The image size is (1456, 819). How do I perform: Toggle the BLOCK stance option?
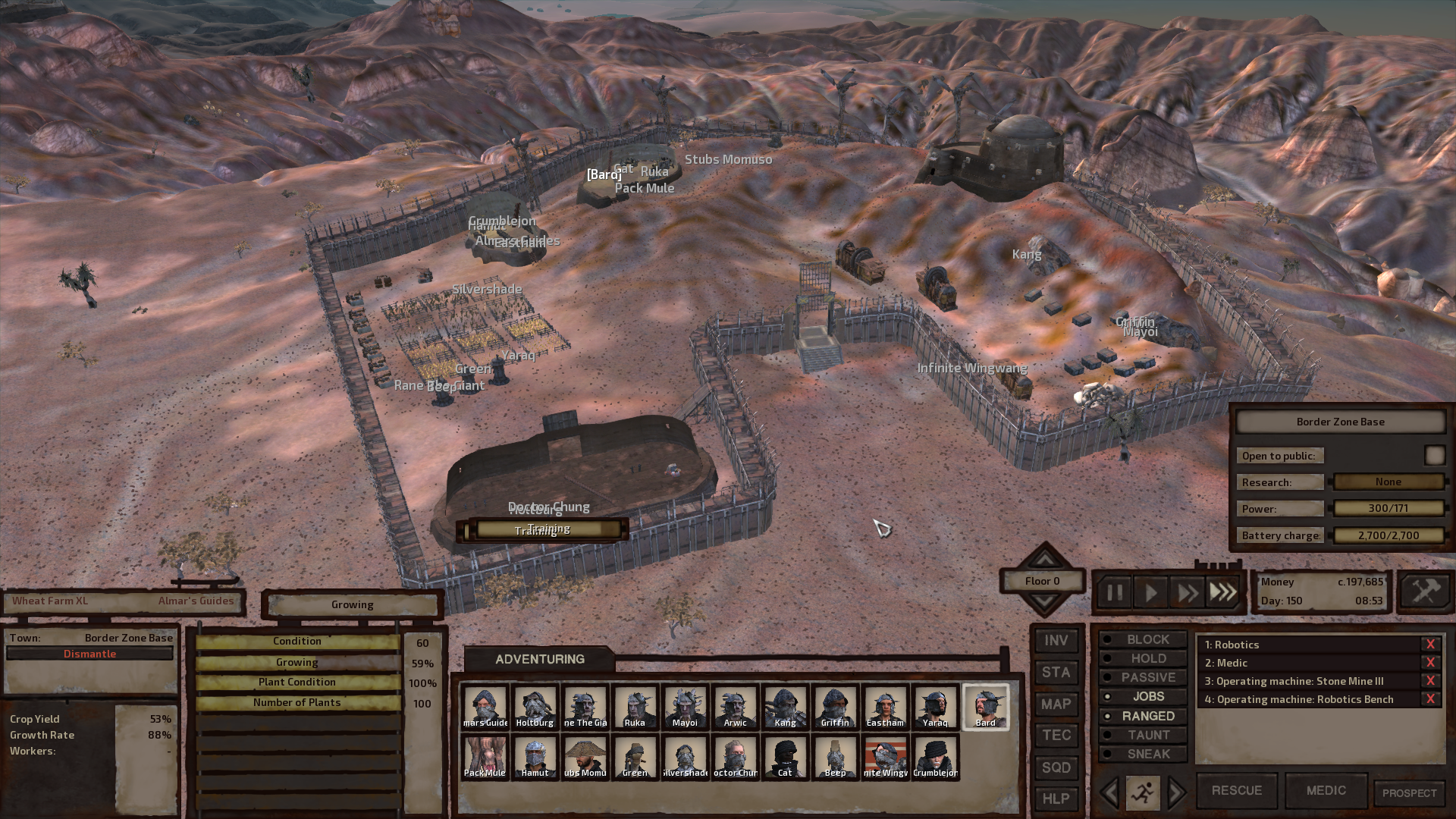[x=1141, y=639]
